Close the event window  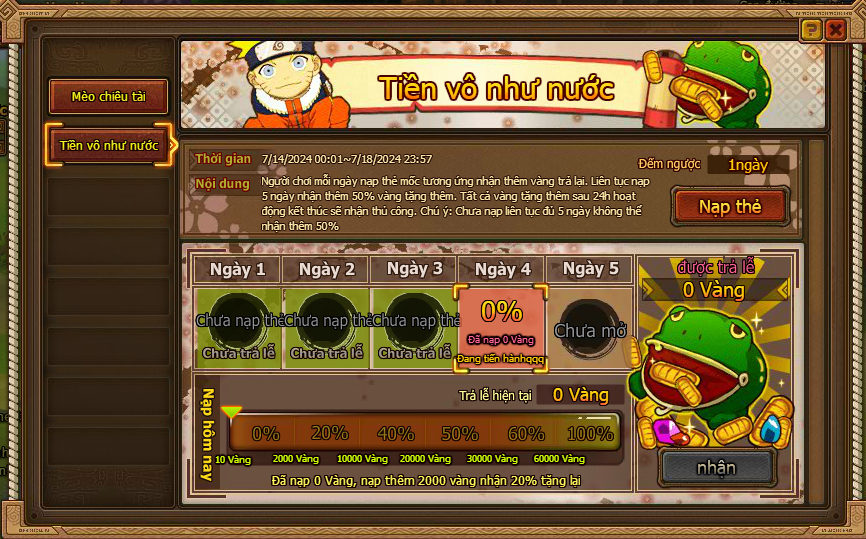(x=836, y=29)
